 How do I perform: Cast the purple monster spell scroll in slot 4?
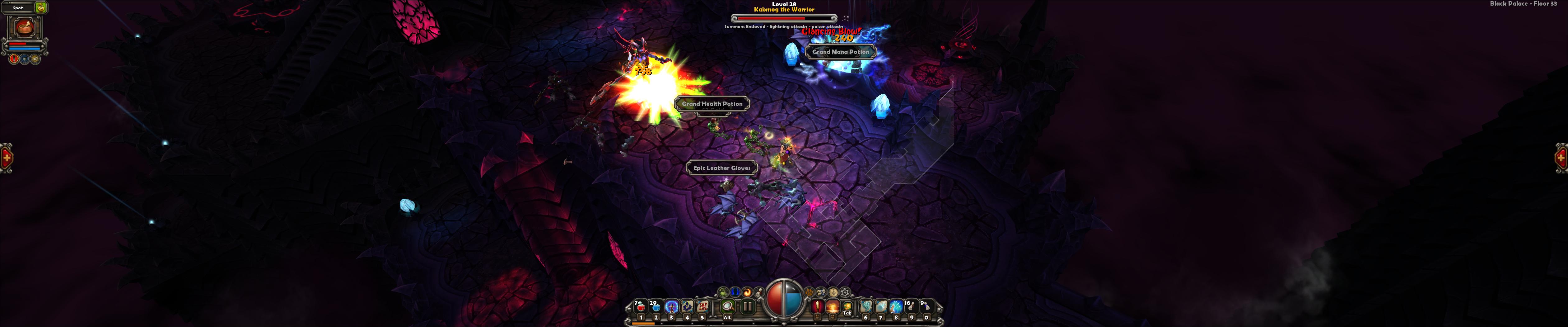(687, 307)
